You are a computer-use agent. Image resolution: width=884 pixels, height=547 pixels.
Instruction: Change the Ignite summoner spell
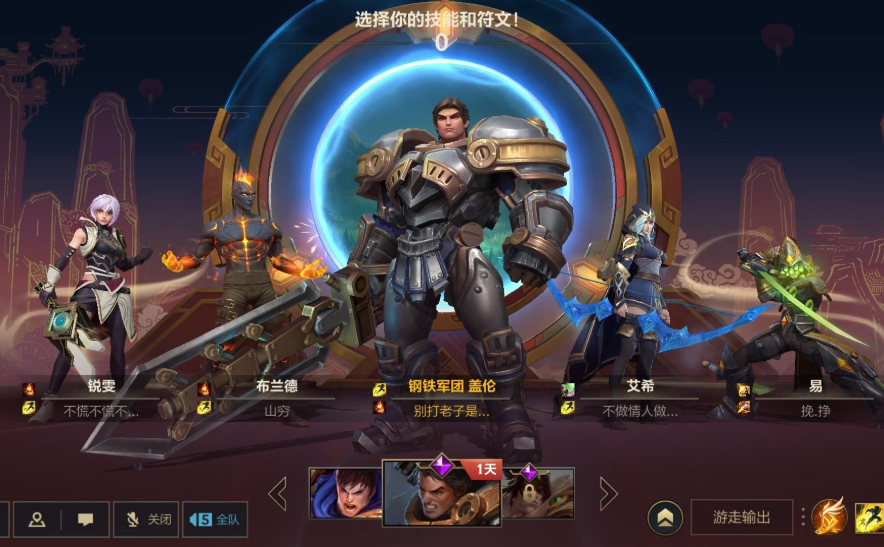[x=829, y=517]
